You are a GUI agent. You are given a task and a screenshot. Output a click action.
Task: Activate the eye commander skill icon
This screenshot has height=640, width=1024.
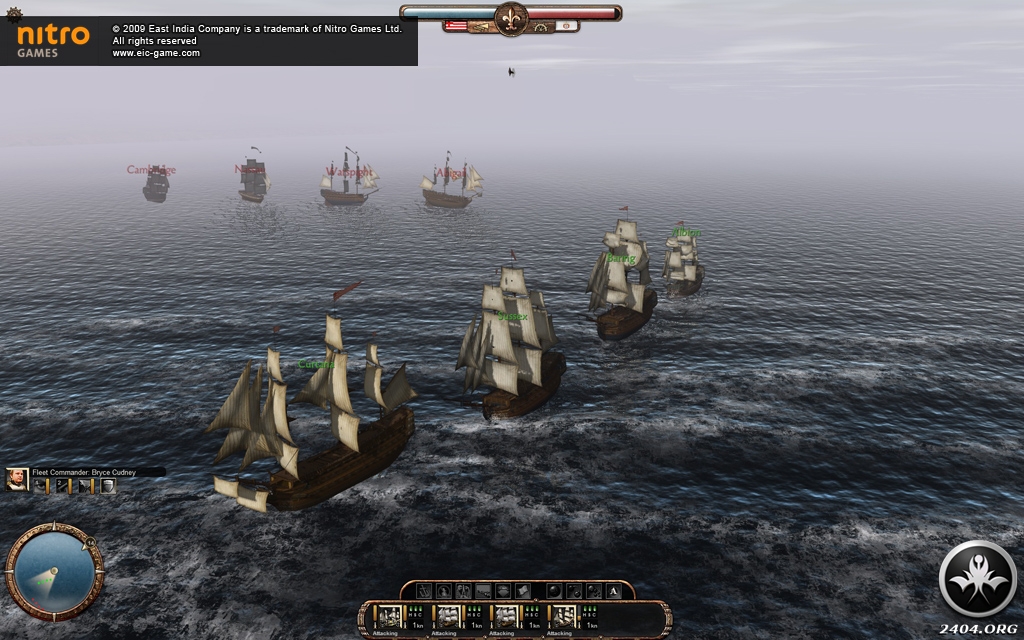click(40, 486)
